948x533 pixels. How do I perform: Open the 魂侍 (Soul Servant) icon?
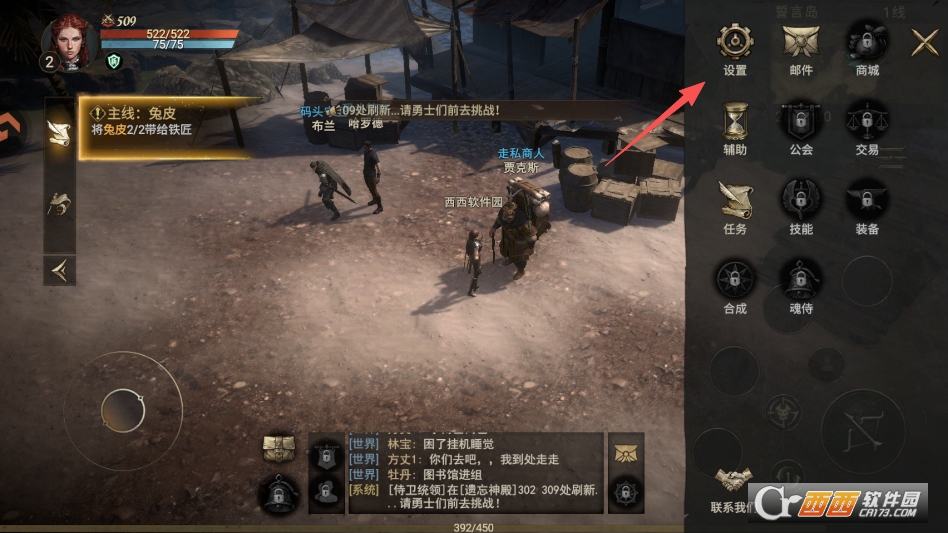coord(801,280)
